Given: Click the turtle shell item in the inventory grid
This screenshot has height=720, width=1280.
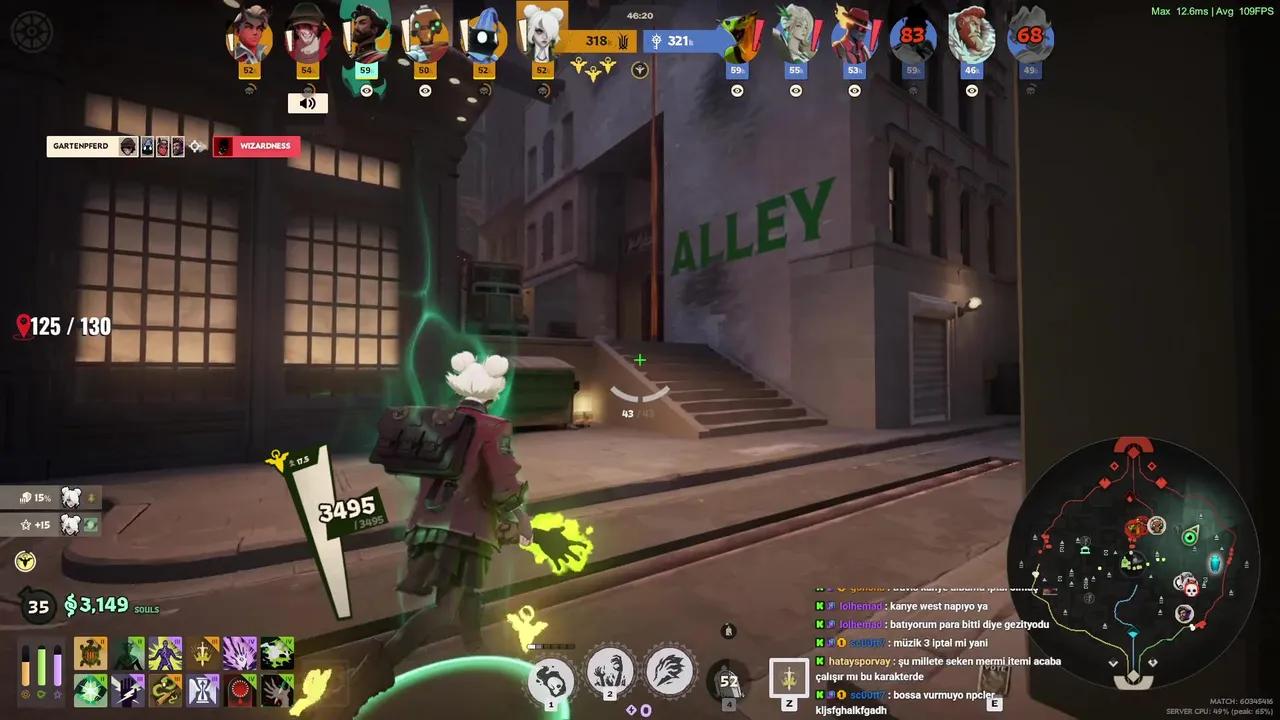Looking at the screenshot, I should 90,652.
